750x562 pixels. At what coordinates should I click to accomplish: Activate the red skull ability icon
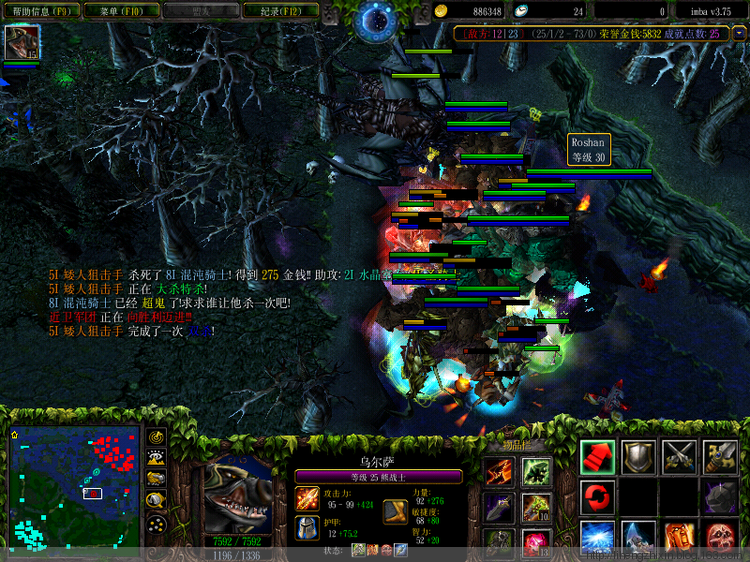click(x=719, y=537)
